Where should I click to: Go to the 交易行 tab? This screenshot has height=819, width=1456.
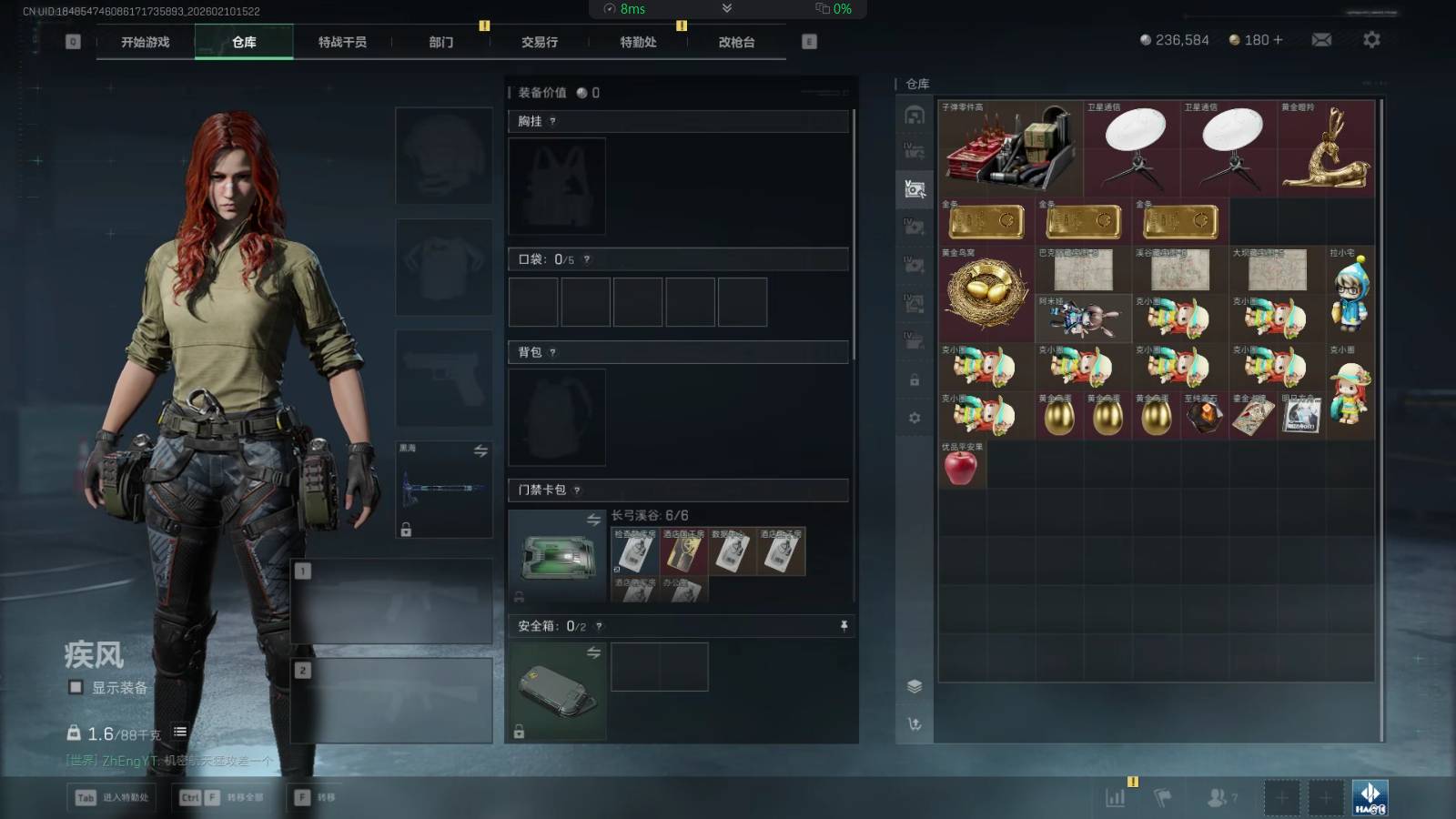(540, 42)
